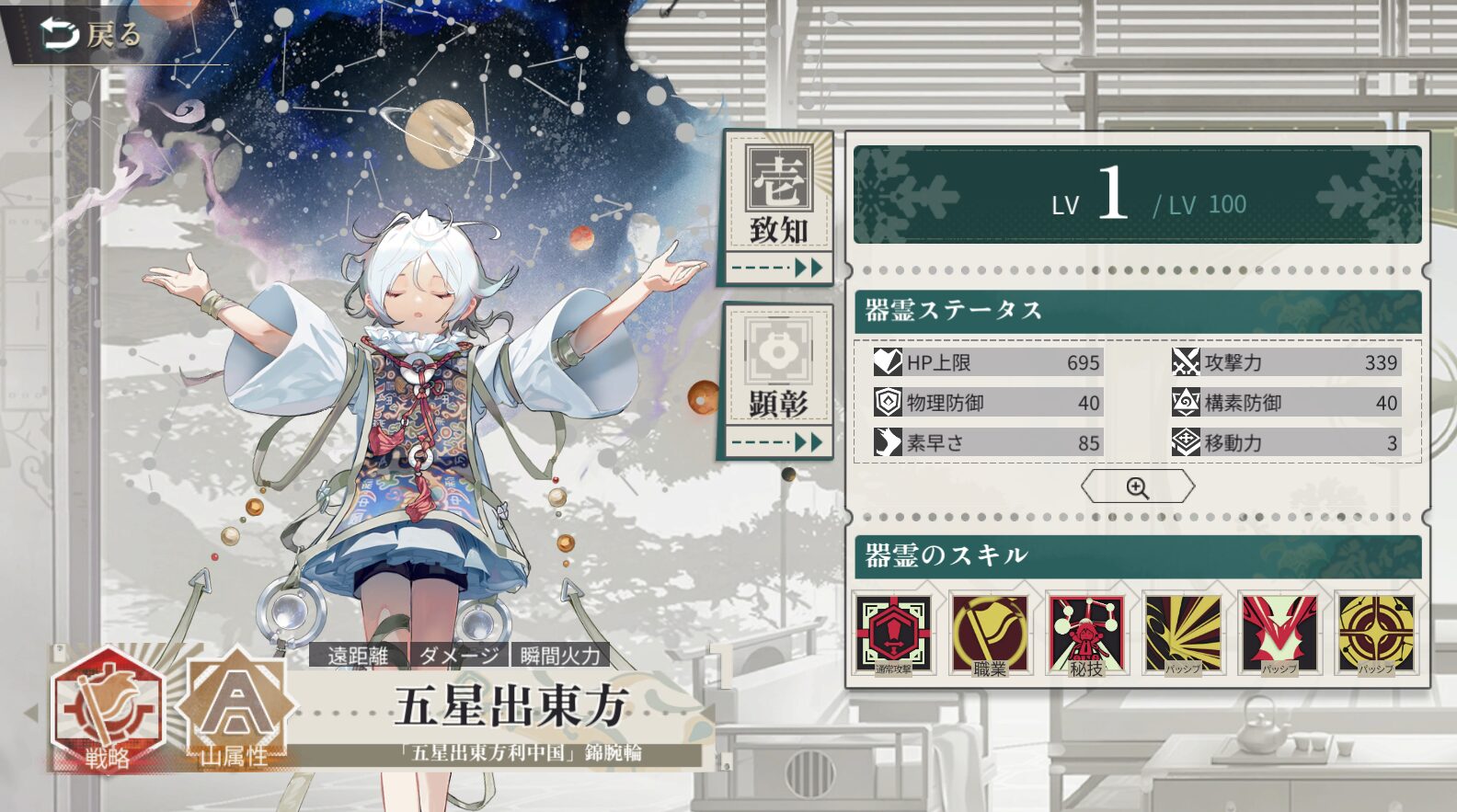This screenshot has width=1457, height=812.
Task: Click the 遠距離 tag
Action: click(x=358, y=656)
